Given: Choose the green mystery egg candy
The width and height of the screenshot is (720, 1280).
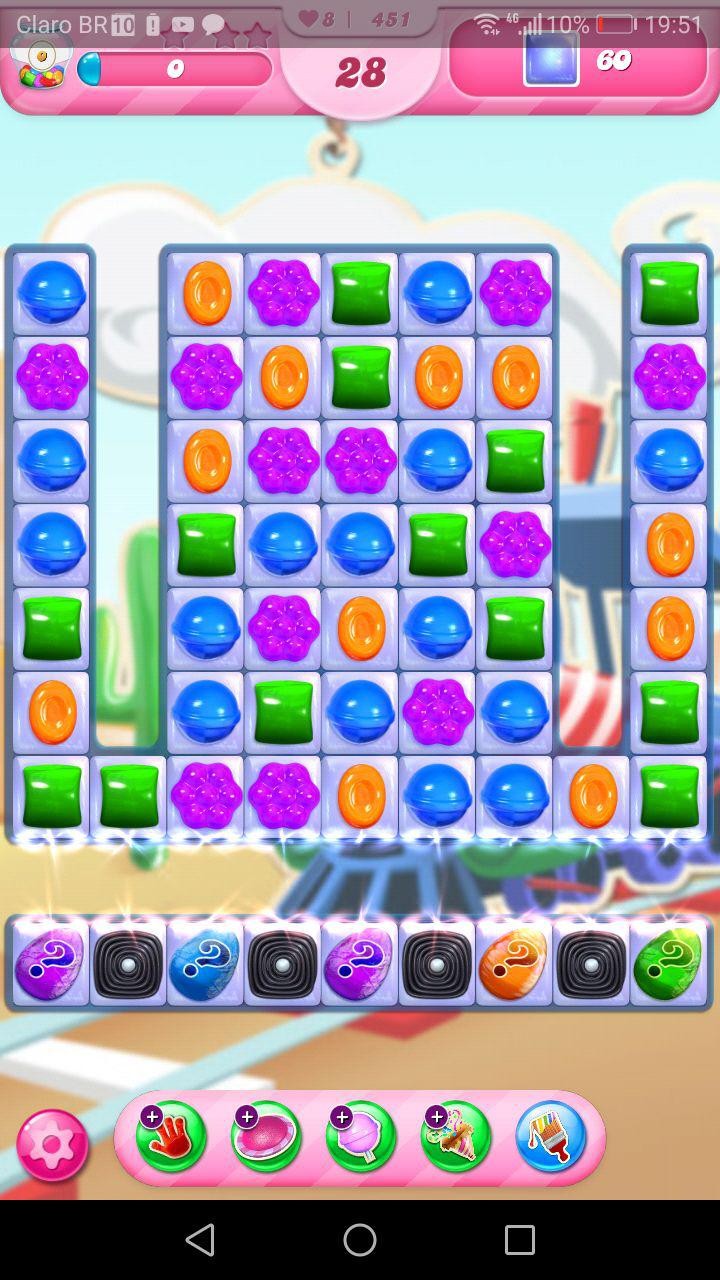Looking at the screenshot, I should [x=668, y=963].
